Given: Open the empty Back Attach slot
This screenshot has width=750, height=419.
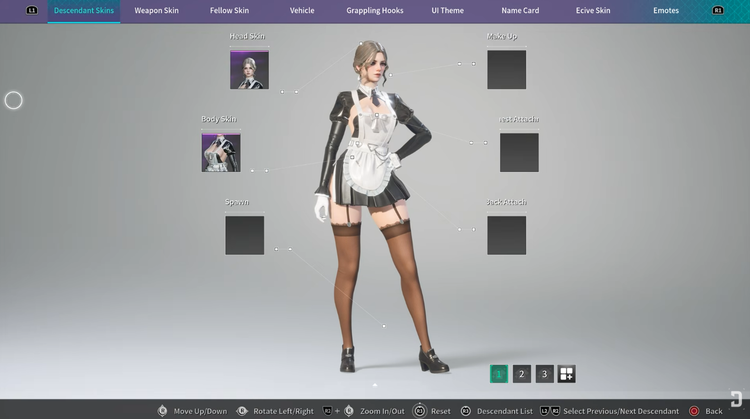Looking at the screenshot, I should point(506,235).
